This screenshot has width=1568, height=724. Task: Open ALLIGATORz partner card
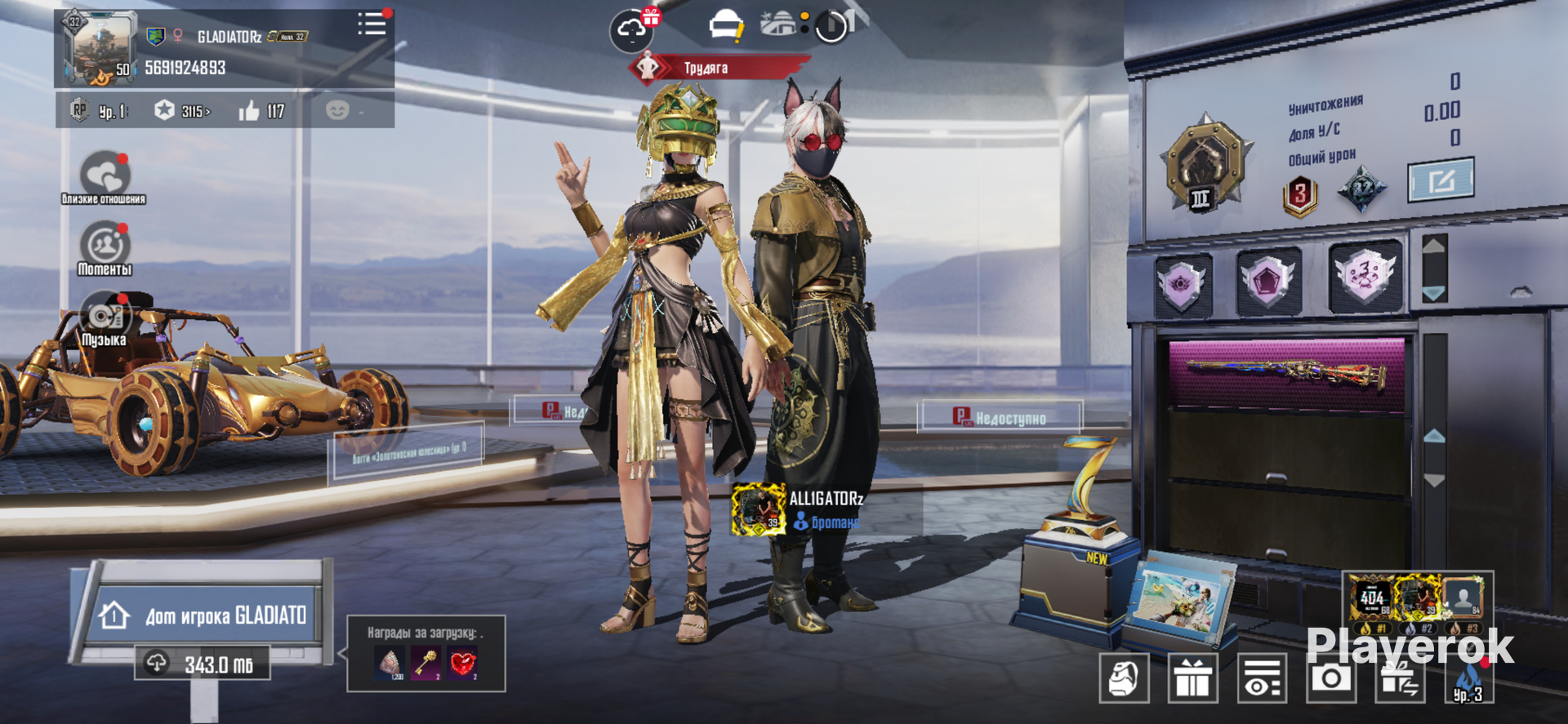tap(796, 510)
